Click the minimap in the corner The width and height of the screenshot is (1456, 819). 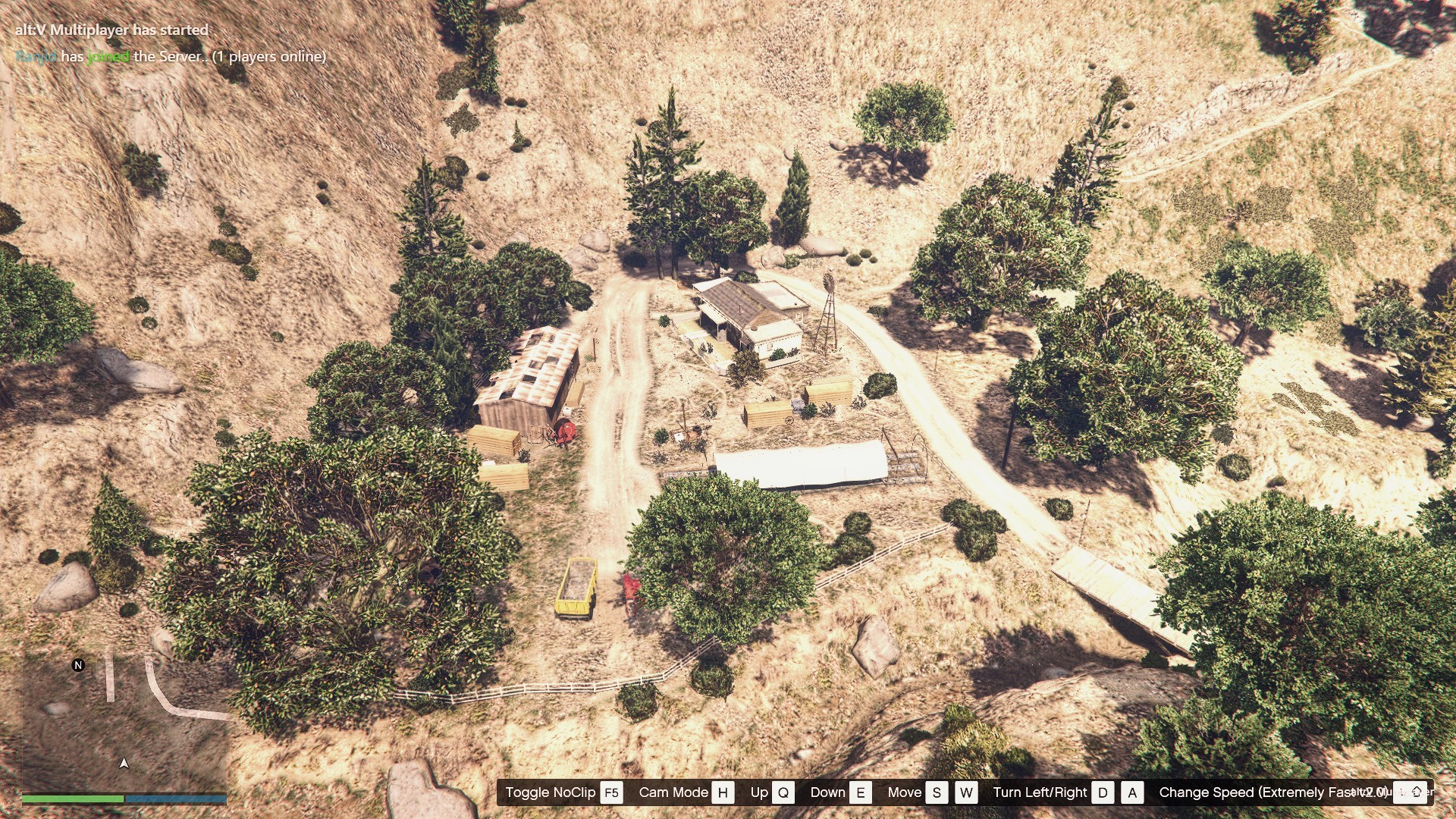click(124, 720)
